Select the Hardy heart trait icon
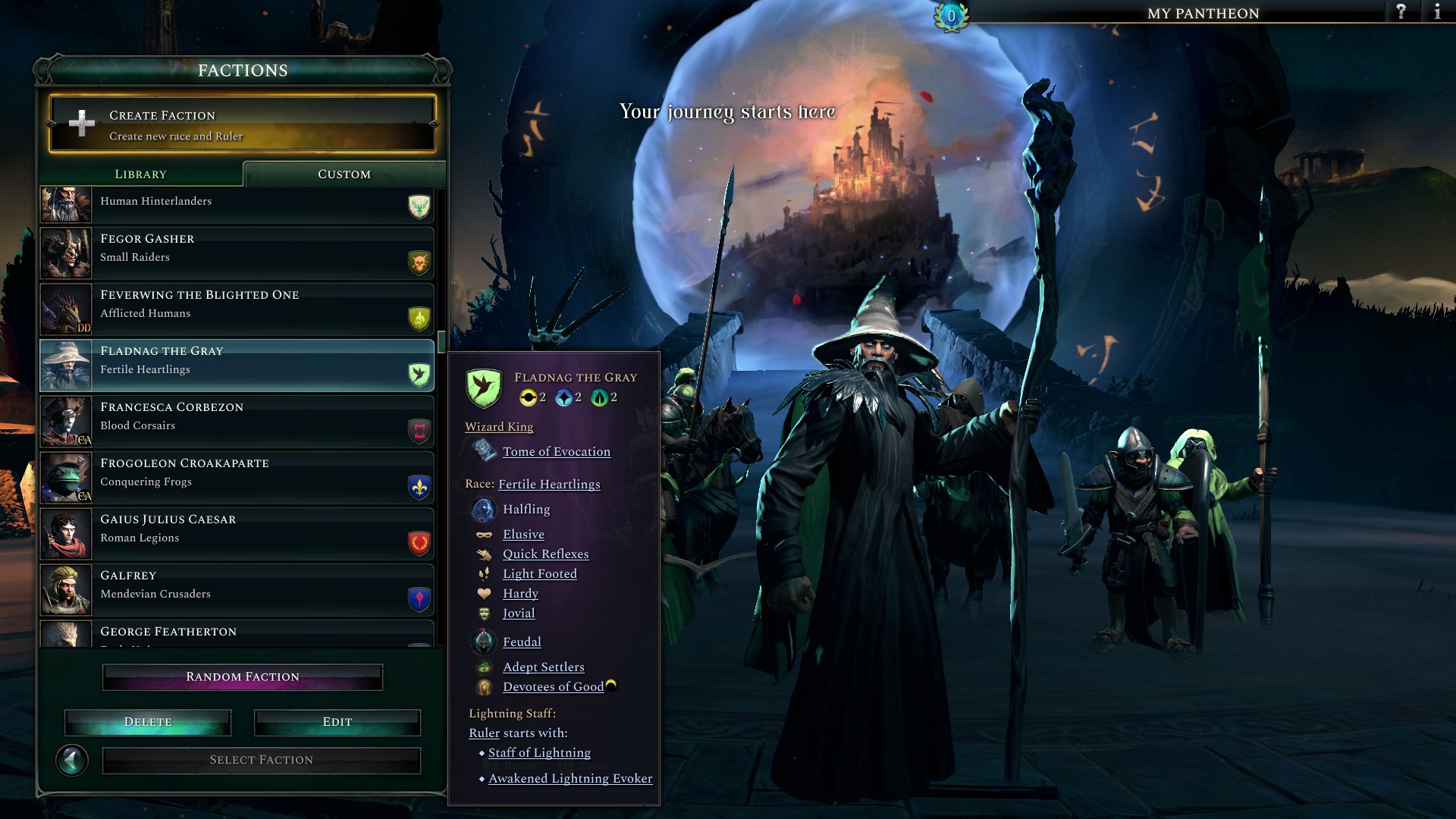The width and height of the screenshot is (1456, 819). tap(485, 594)
